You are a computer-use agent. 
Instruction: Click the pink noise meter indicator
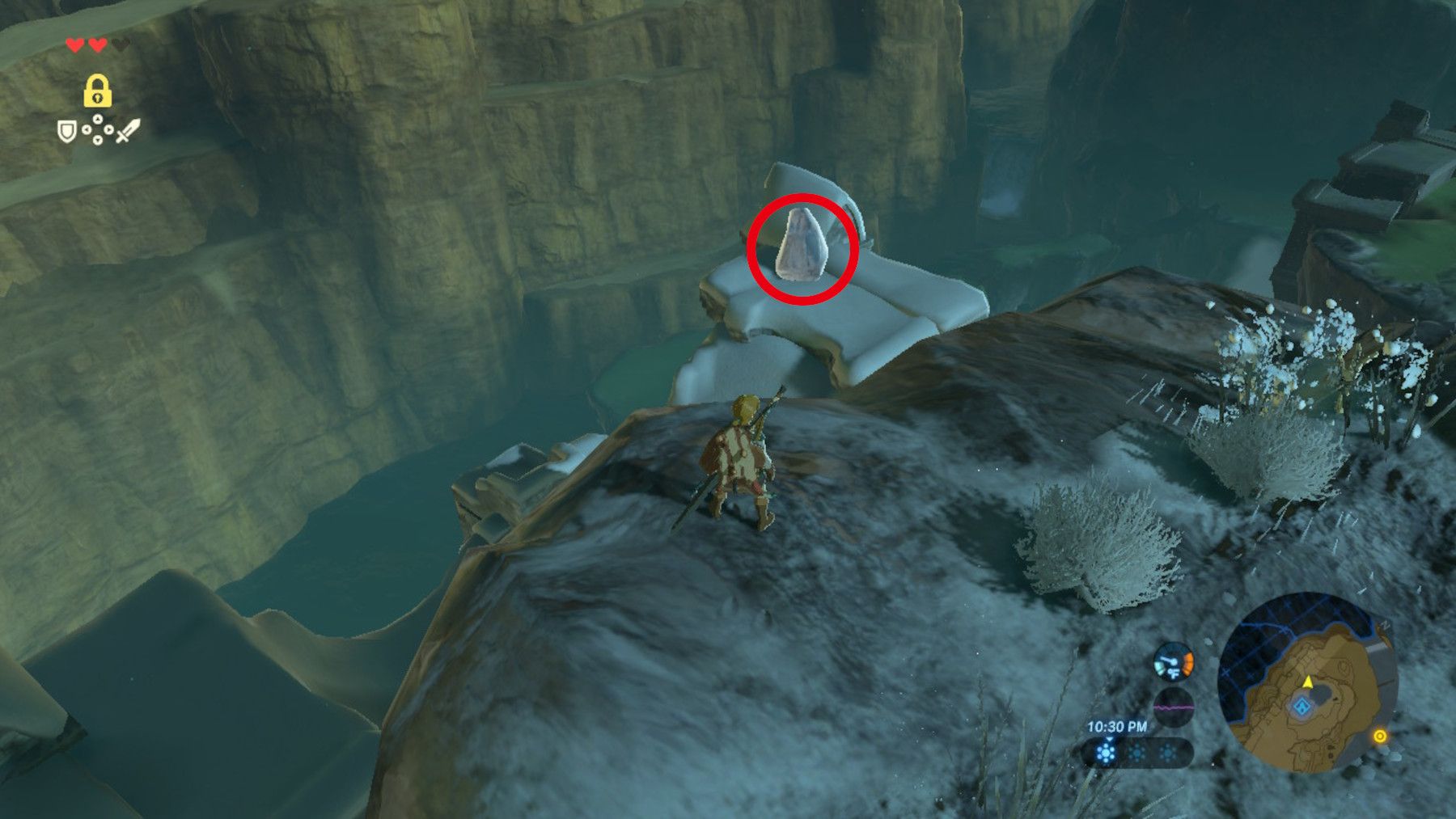coord(1174,707)
